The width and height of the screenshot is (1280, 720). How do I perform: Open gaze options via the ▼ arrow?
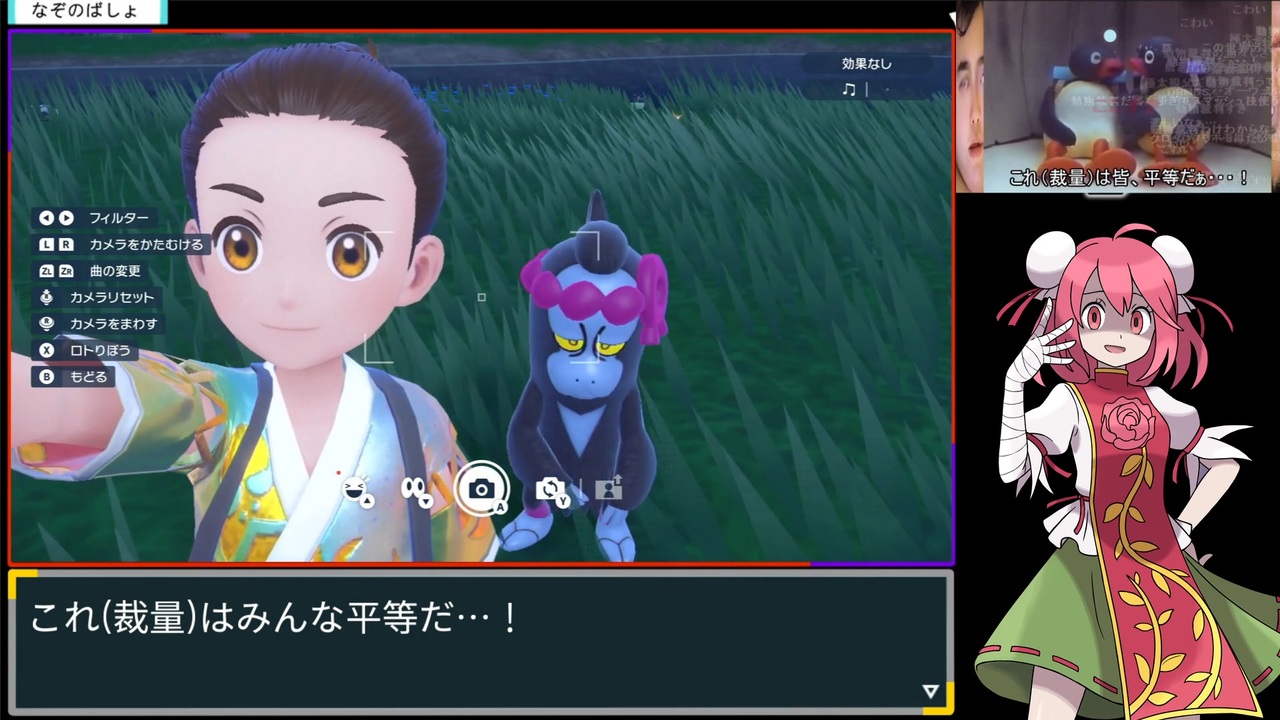(427, 500)
